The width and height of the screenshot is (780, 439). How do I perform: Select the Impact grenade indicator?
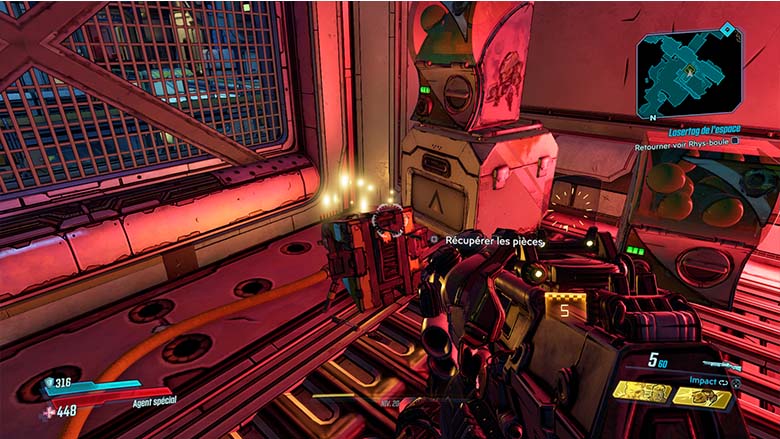pyautogui.click(x=708, y=380)
